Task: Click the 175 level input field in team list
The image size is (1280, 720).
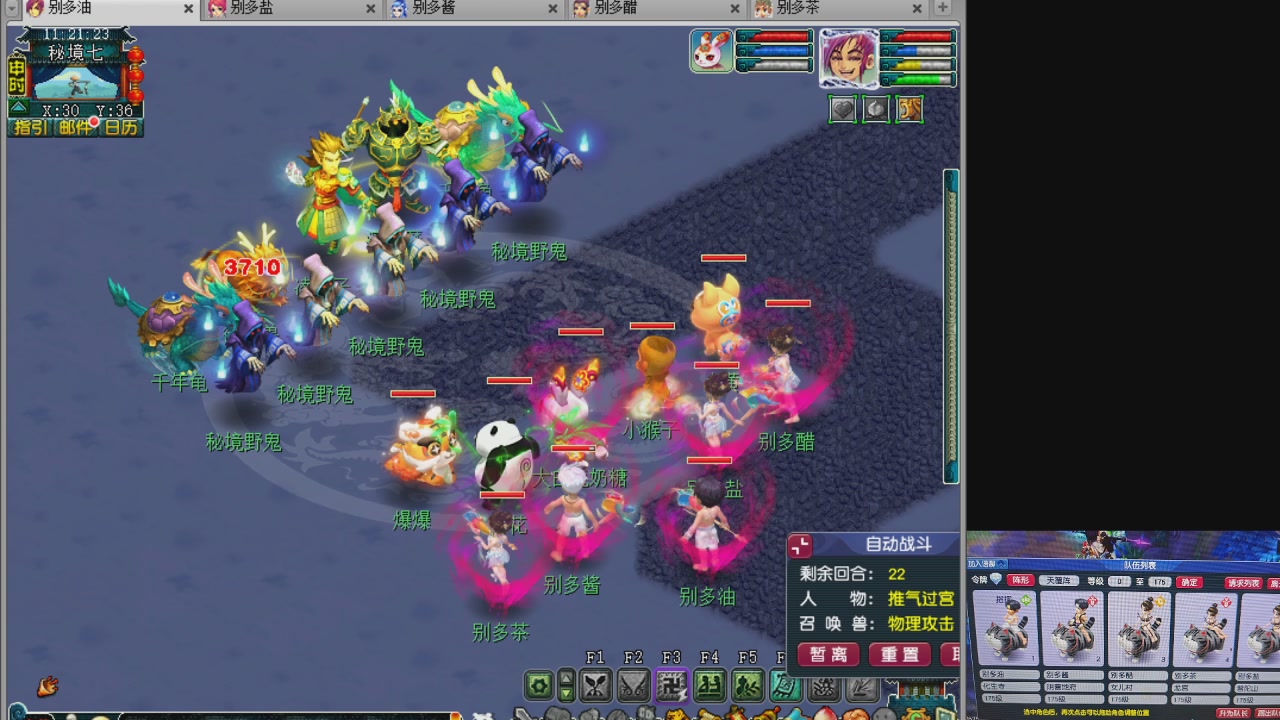Action: [1160, 582]
